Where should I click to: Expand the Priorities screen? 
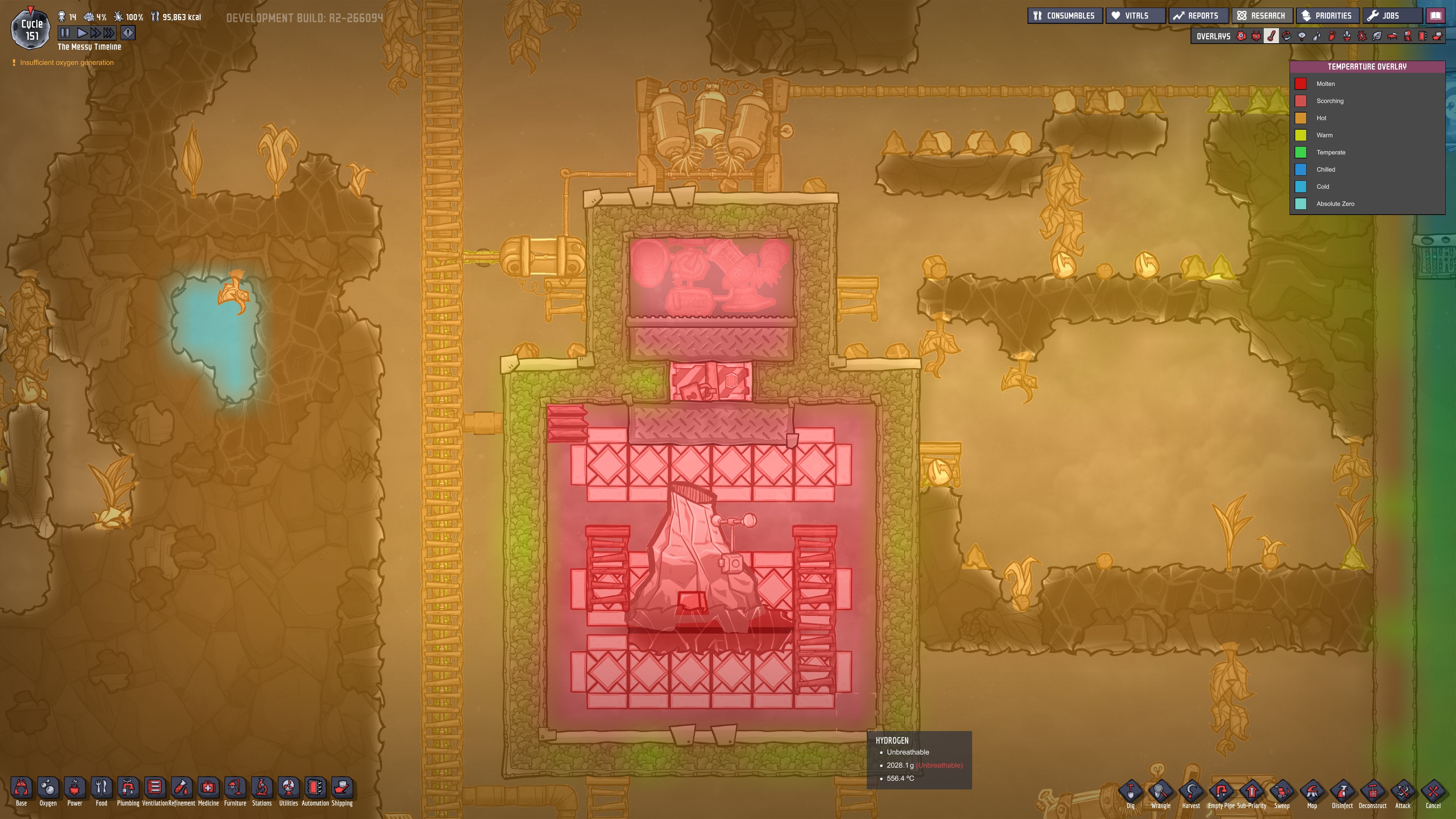(1327, 15)
